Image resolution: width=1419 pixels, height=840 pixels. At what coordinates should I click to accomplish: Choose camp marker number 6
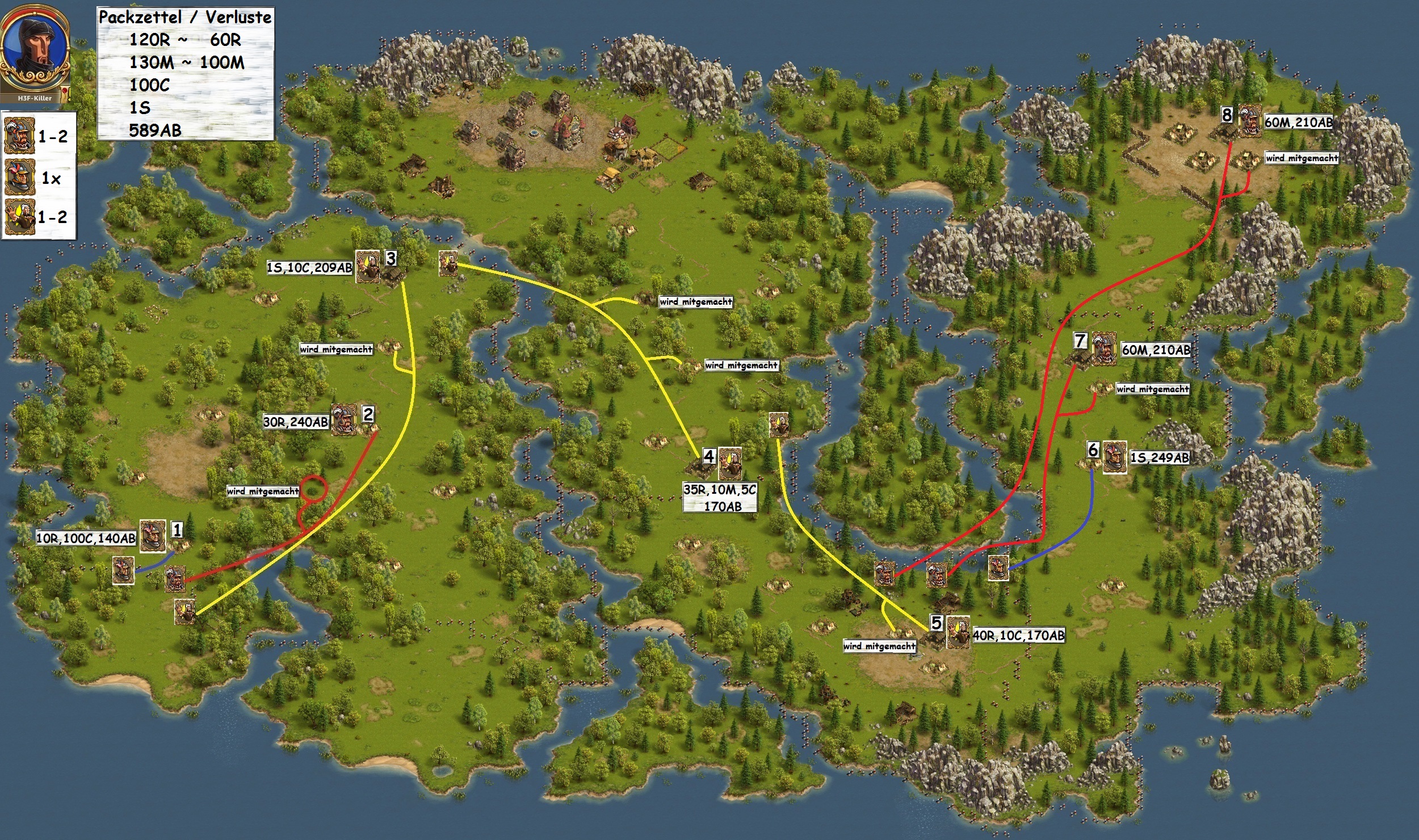pos(1093,450)
